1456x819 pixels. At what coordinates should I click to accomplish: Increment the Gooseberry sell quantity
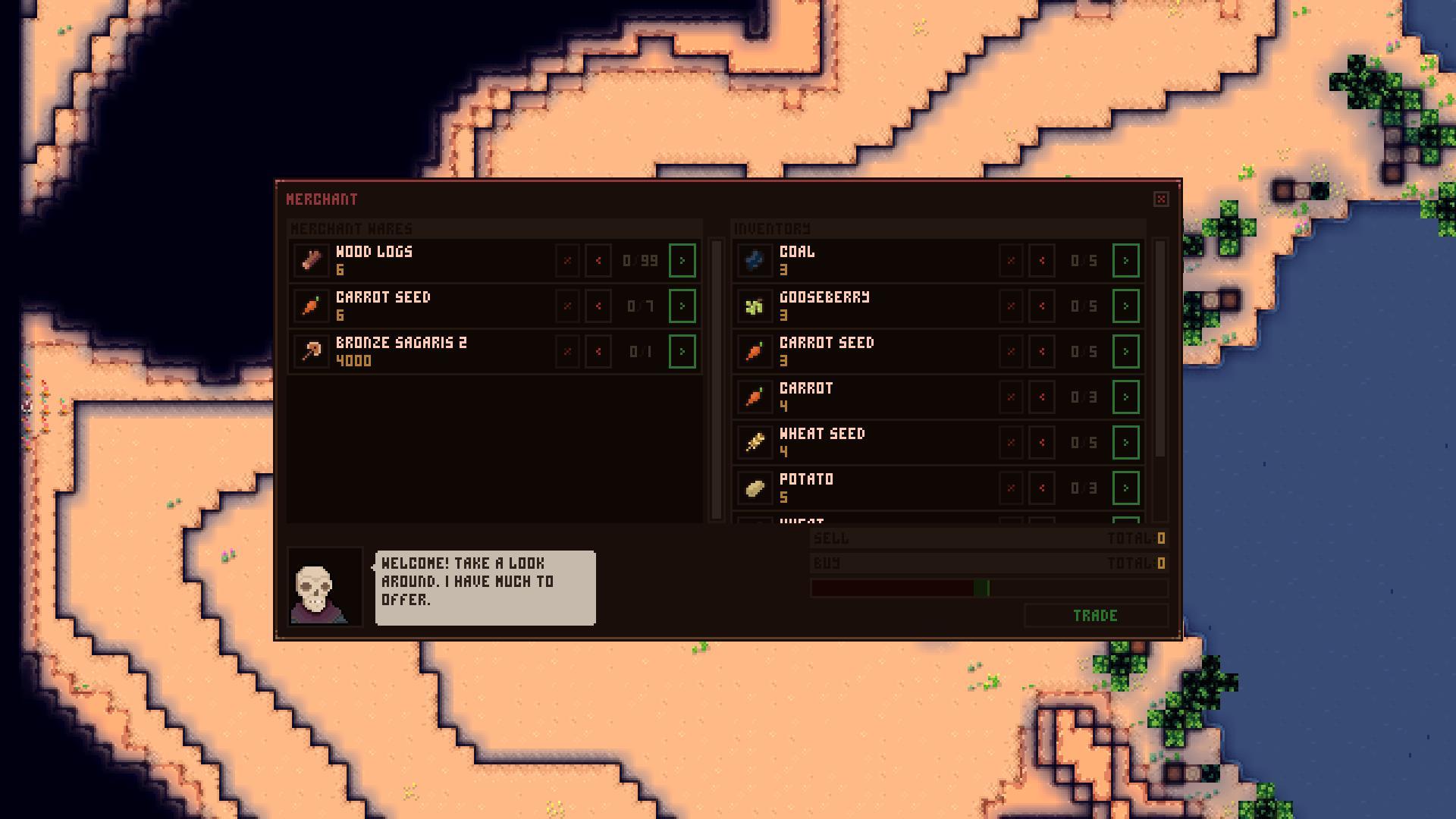tap(1126, 306)
